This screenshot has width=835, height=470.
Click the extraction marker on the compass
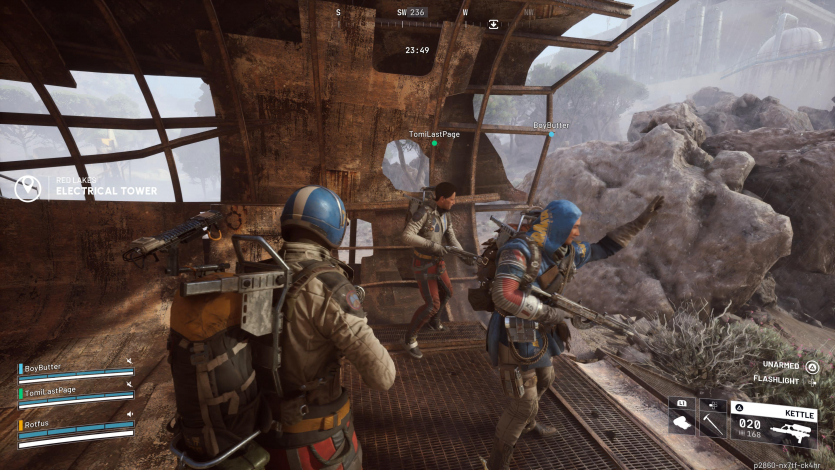pos(493,24)
